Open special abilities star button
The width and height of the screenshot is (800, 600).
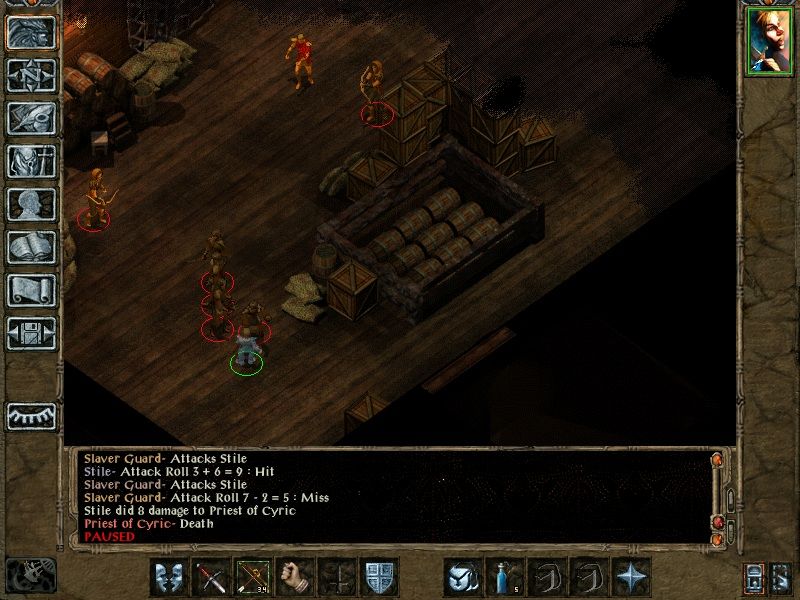point(631,578)
